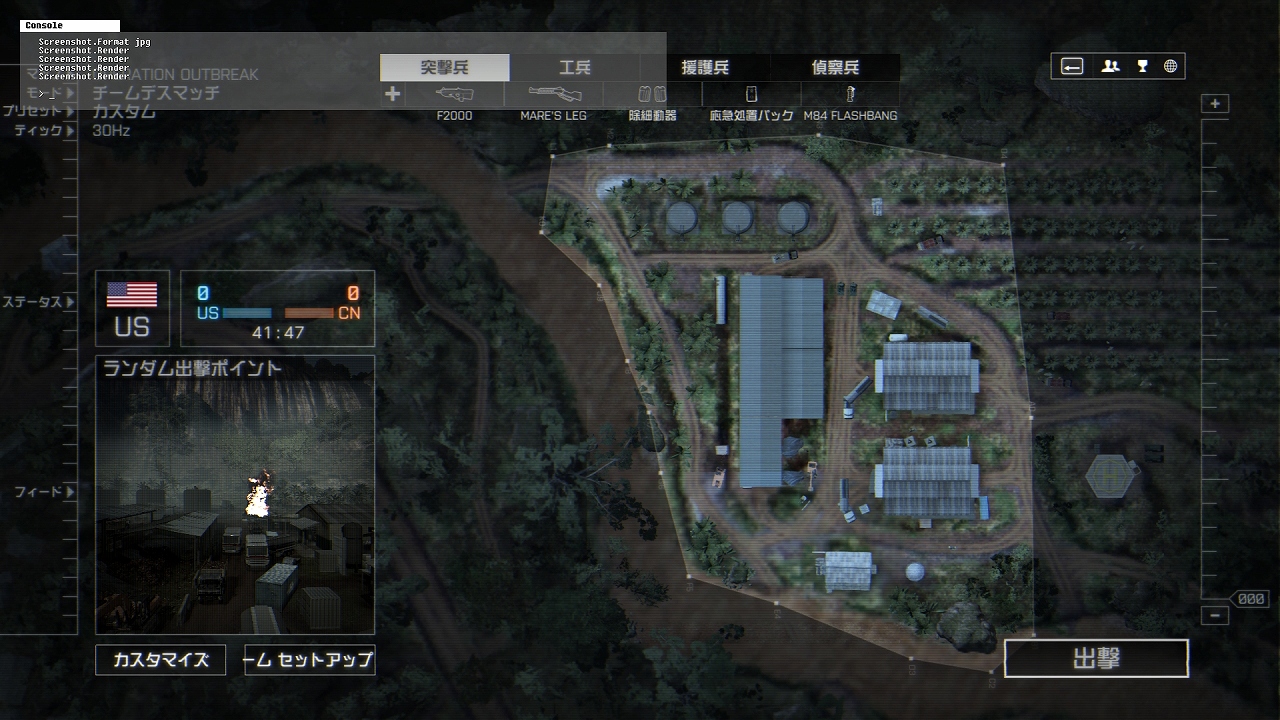Screen dimensions: 1280x720
Task: Select the ランダム出撃ポイント spawn preview
Action: click(x=235, y=495)
